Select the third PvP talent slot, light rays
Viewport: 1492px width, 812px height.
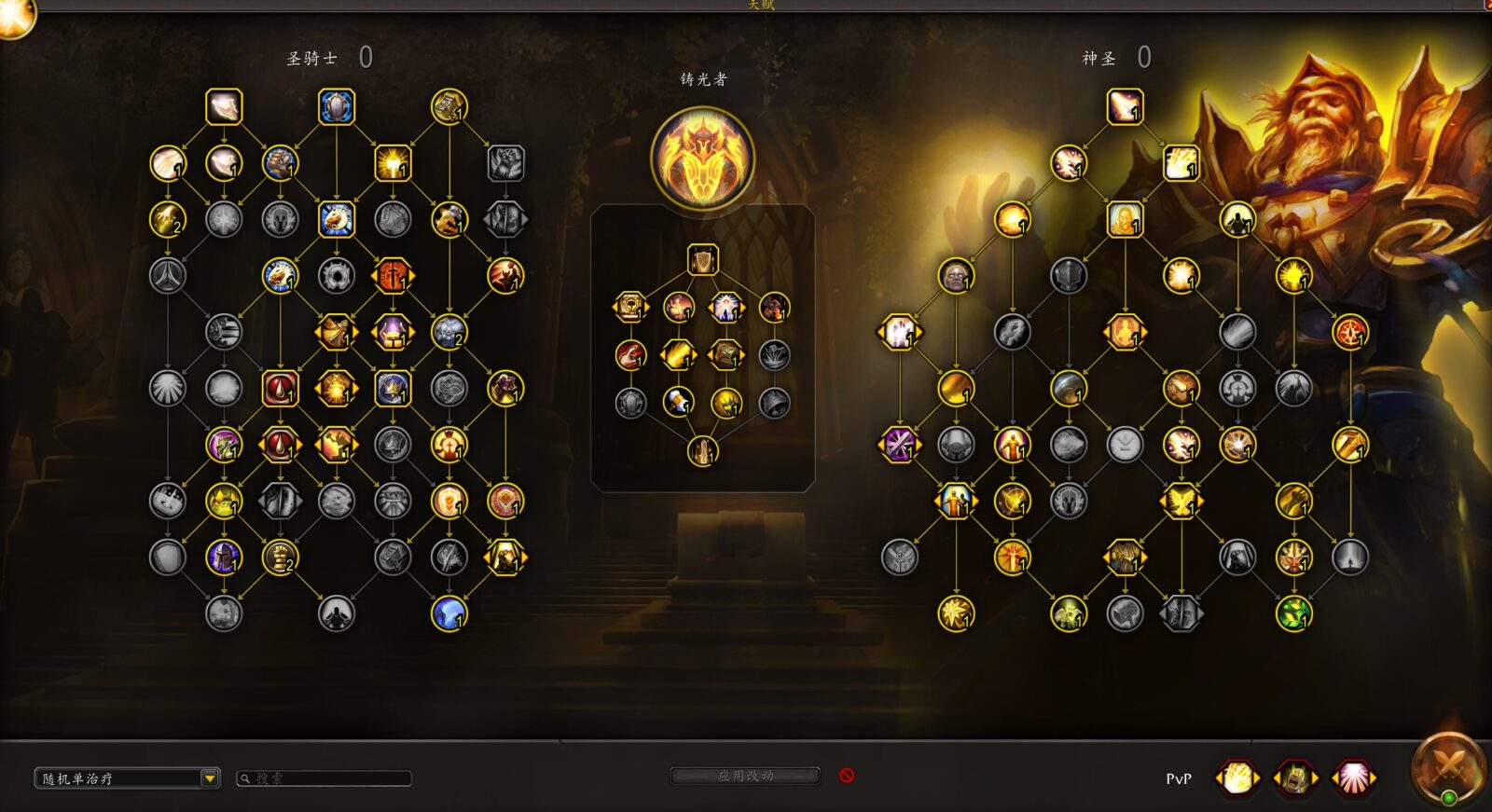click(x=1352, y=778)
